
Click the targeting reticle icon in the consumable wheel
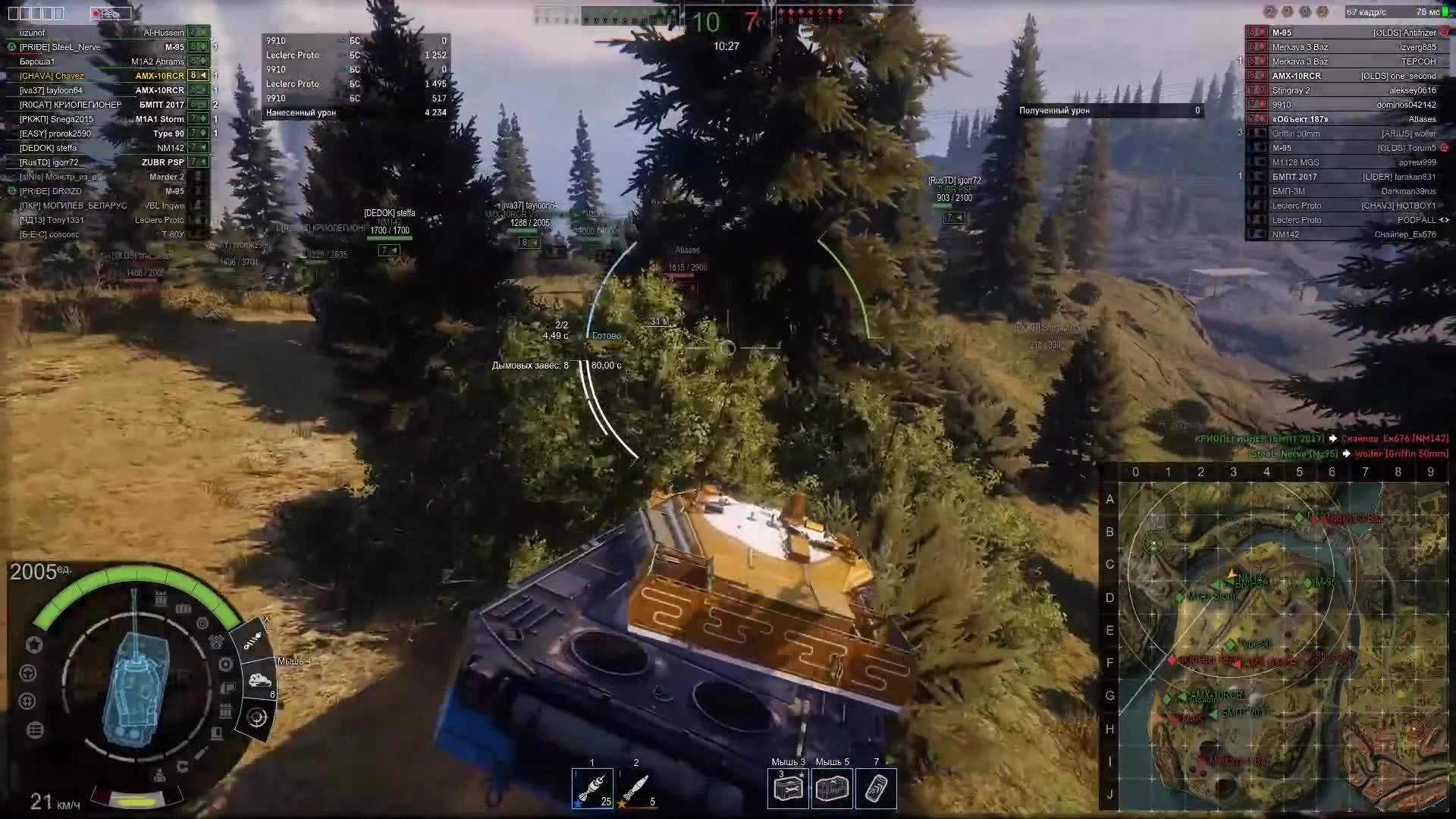257,716
